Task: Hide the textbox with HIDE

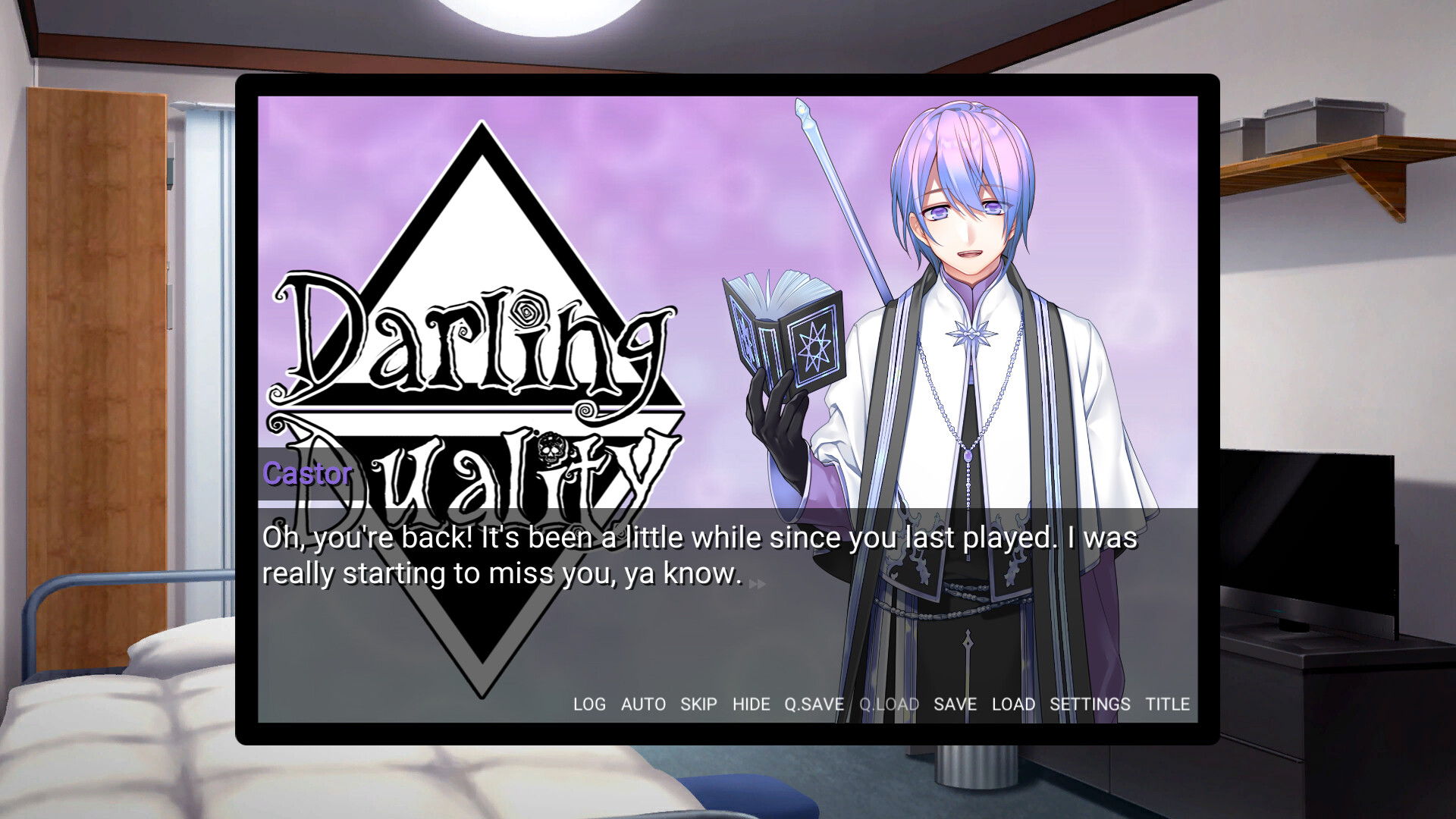Action: pyautogui.click(x=752, y=704)
